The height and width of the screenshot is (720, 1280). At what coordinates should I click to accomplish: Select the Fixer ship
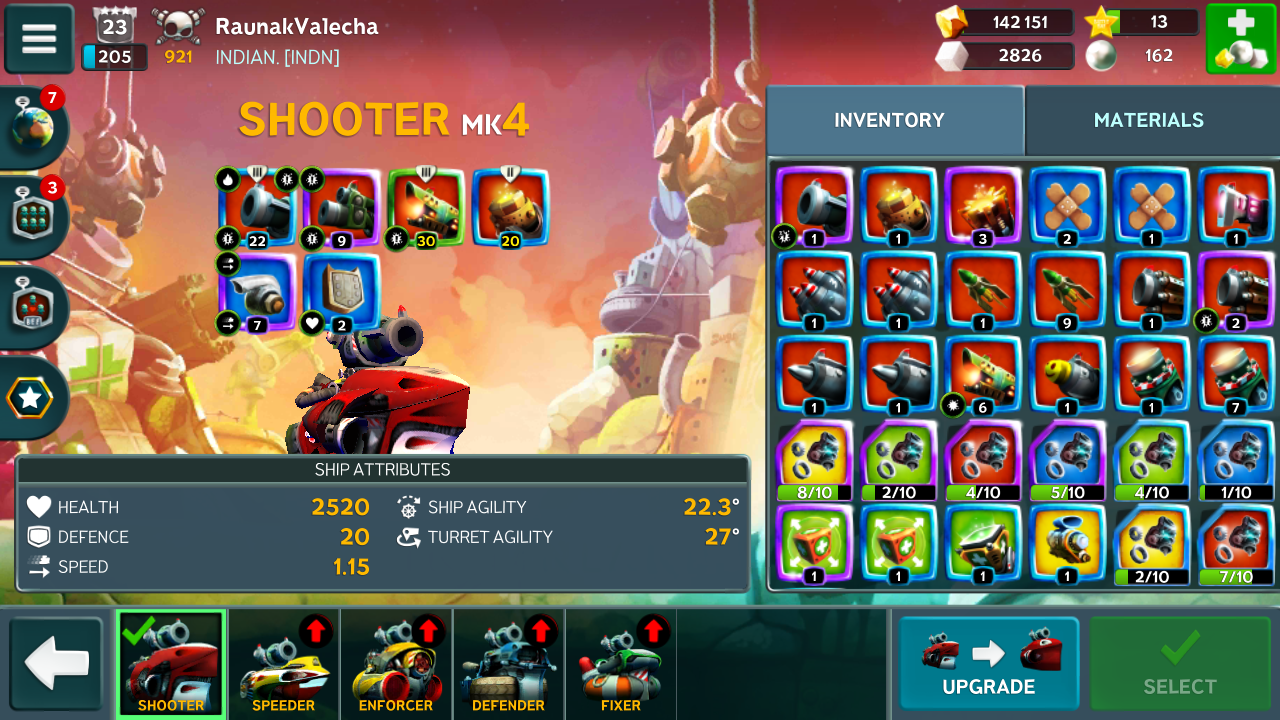pos(620,664)
